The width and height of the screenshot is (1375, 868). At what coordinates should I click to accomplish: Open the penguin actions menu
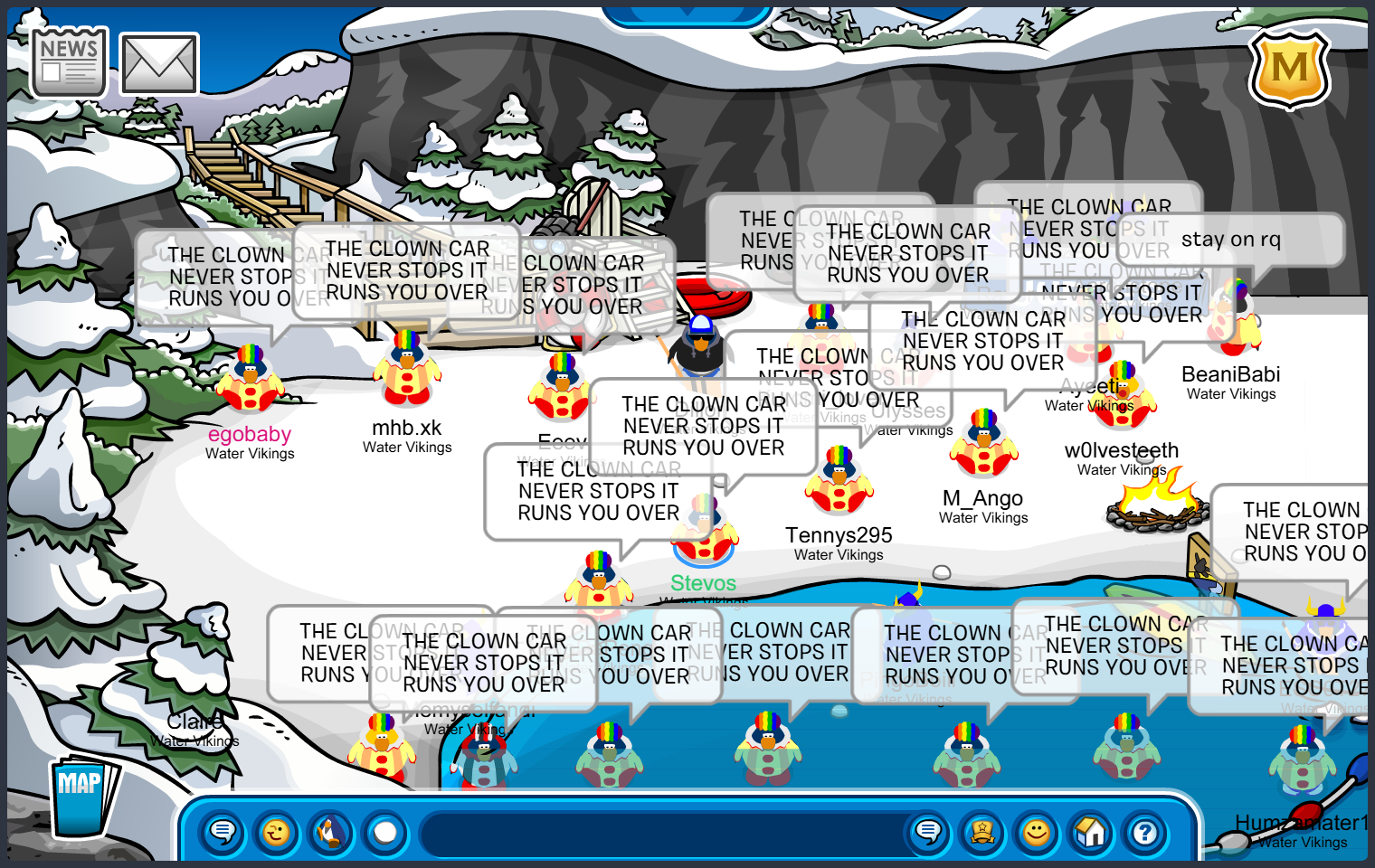[331, 831]
